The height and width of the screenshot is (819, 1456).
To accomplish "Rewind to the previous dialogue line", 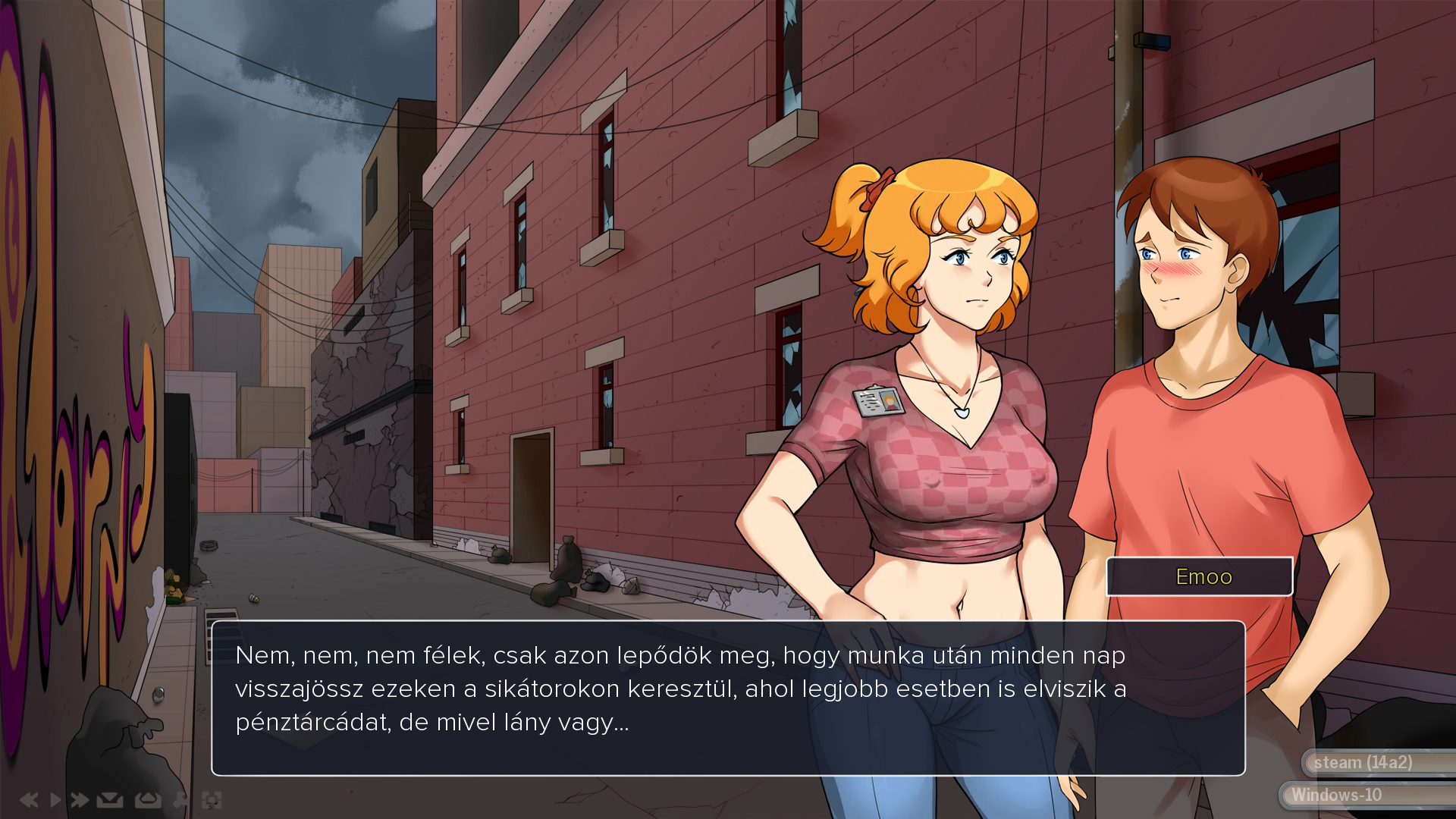I will pos(29,800).
